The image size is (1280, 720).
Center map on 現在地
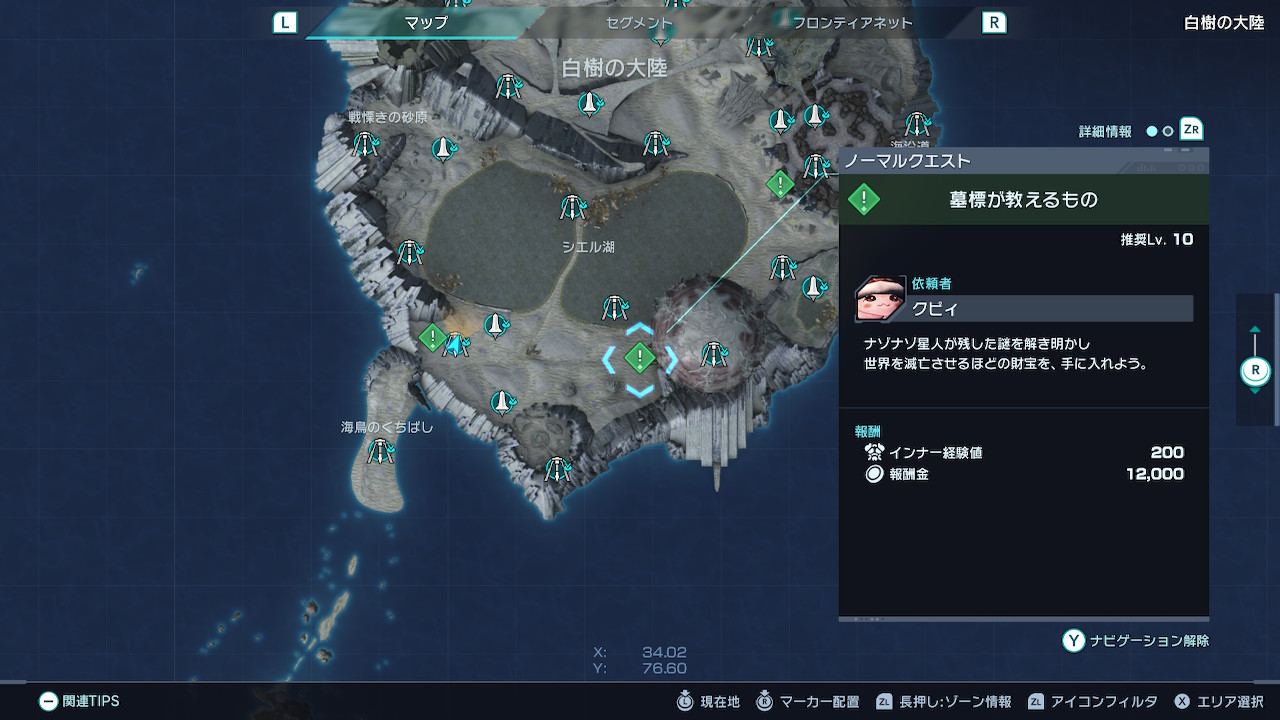tap(710, 702)
